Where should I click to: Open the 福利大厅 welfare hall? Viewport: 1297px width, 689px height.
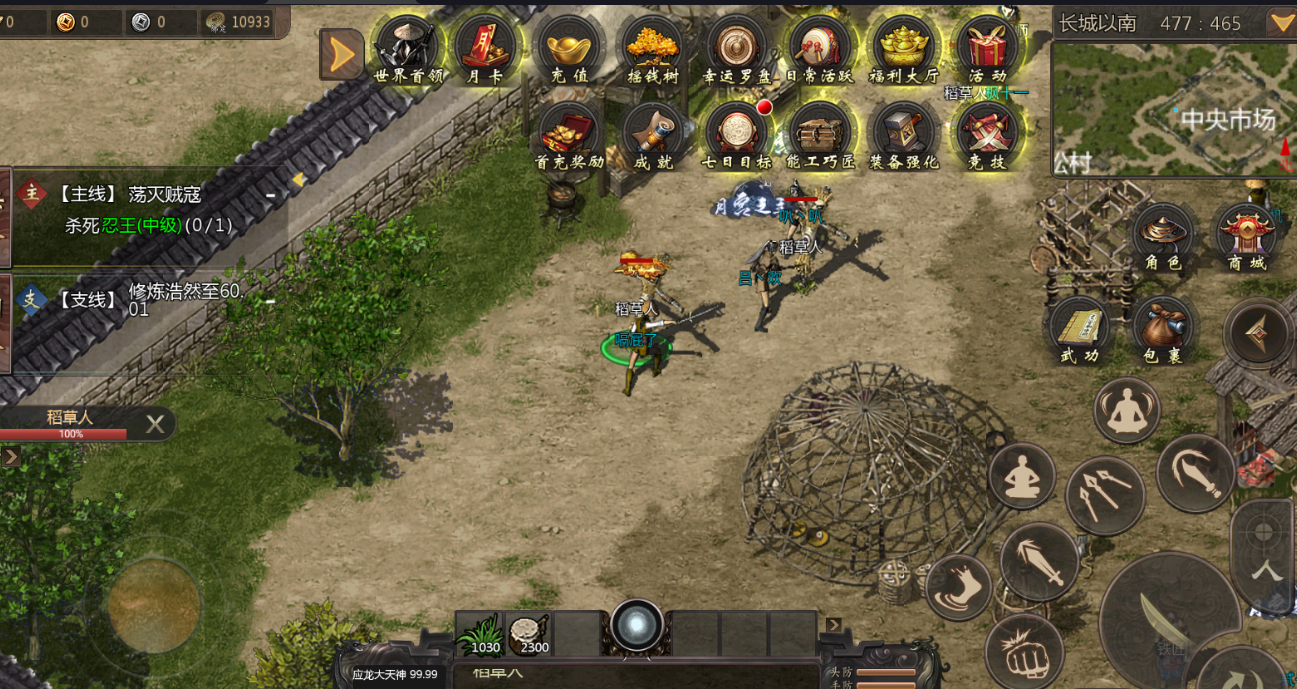pos(904,48)
